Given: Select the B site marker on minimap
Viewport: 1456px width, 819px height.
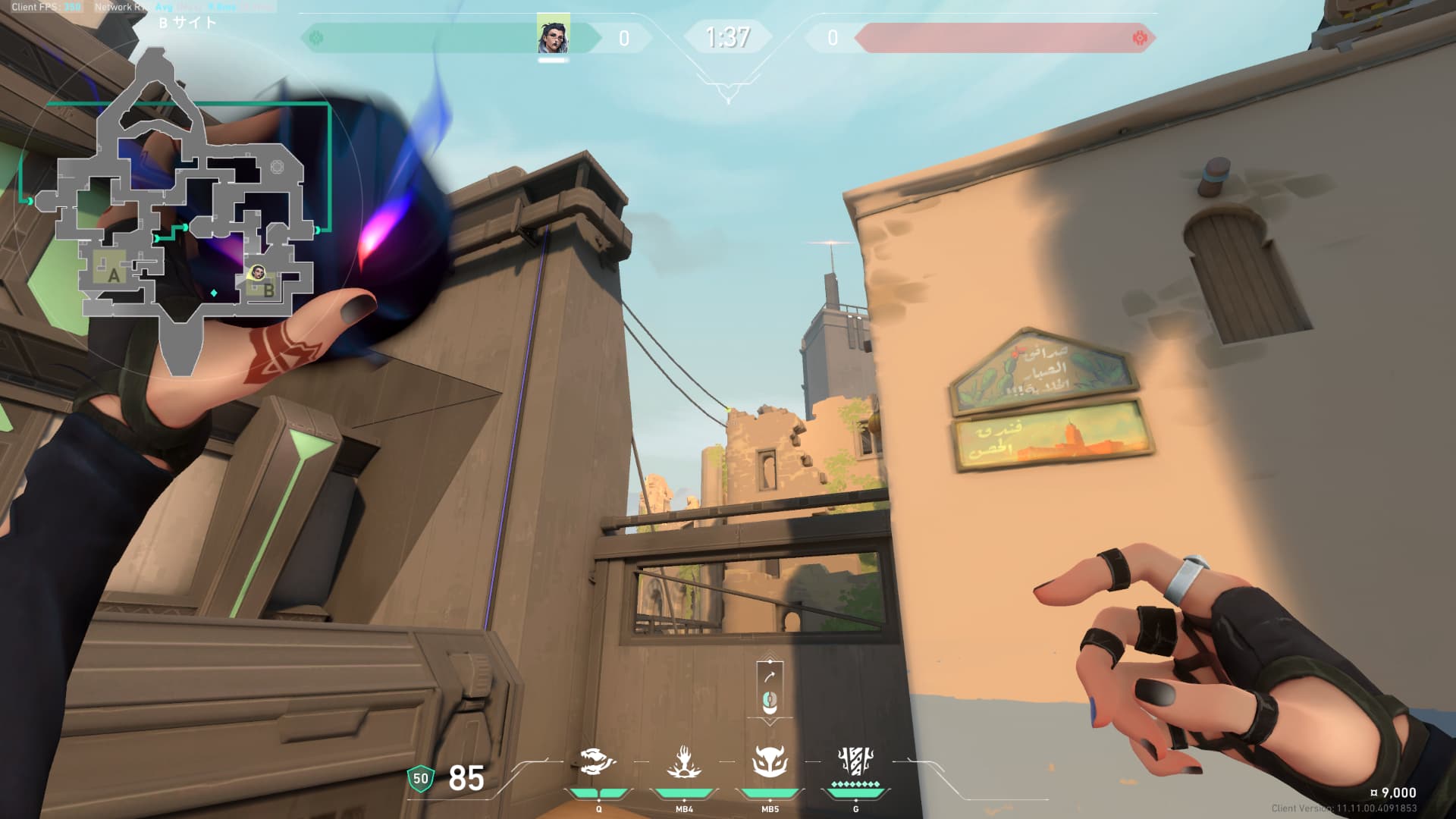Looking at the screenshot, I should [268, 290].
